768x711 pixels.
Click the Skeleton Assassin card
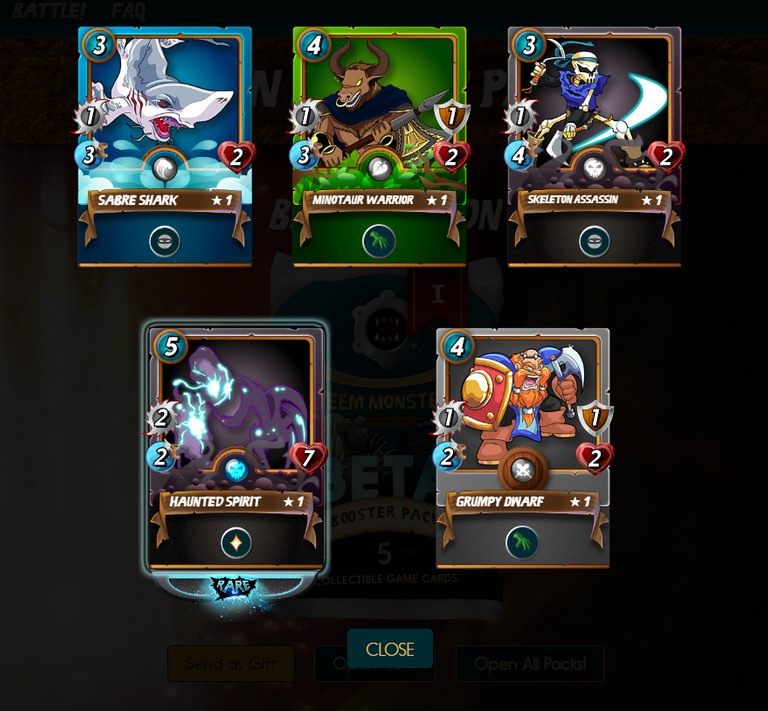594,146
